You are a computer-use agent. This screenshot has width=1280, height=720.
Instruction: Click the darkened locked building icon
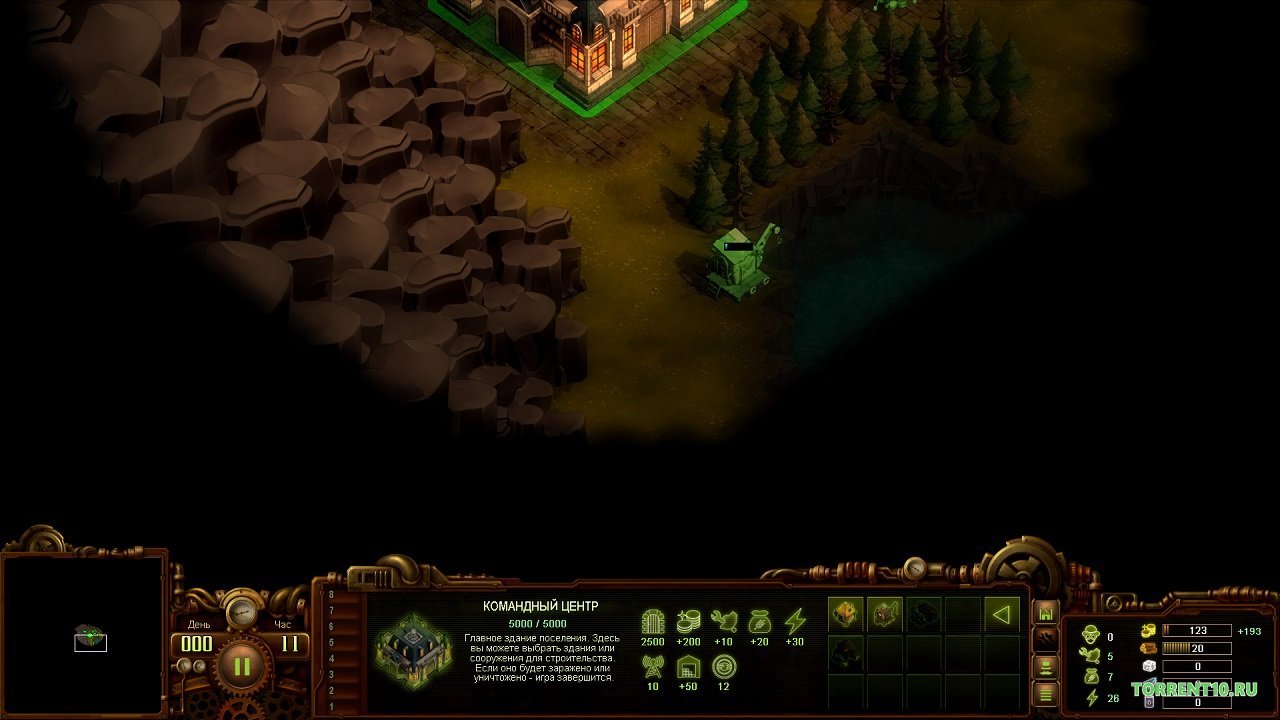pyautogui.click(x=923, y=613)
